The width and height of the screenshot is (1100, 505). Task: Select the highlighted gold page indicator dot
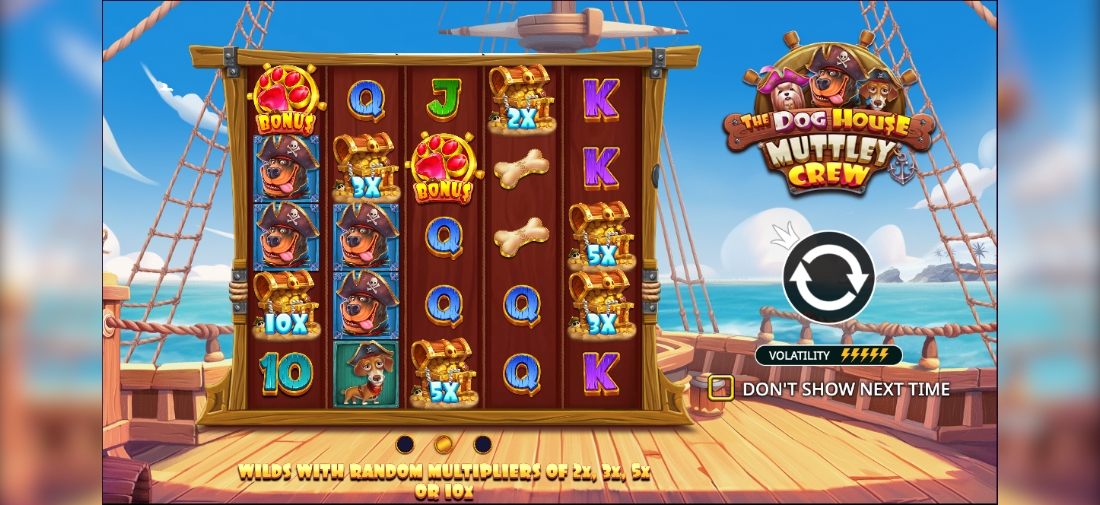click(444, 444)
